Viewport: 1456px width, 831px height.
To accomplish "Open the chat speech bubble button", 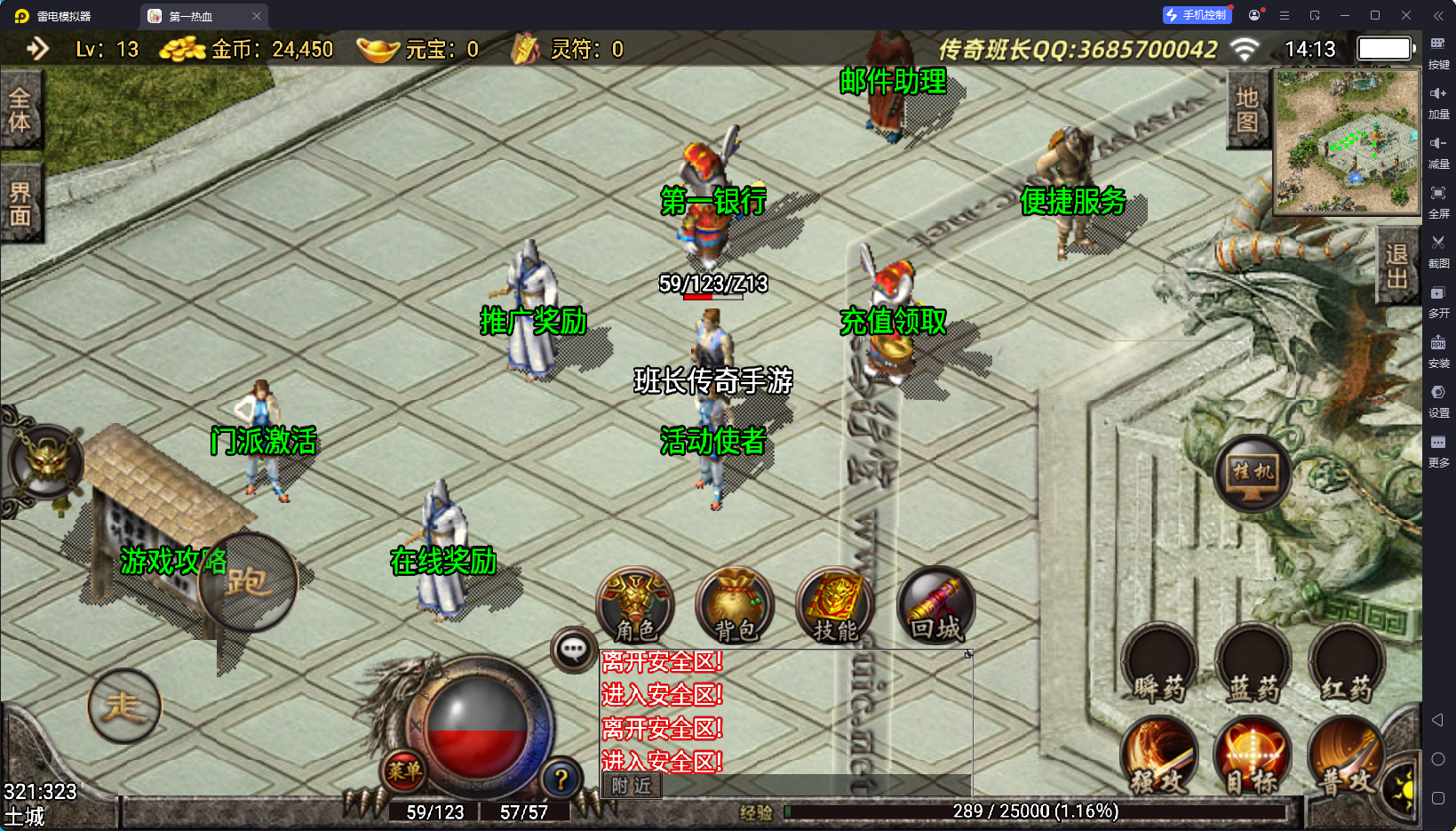I will pos(573,650).
